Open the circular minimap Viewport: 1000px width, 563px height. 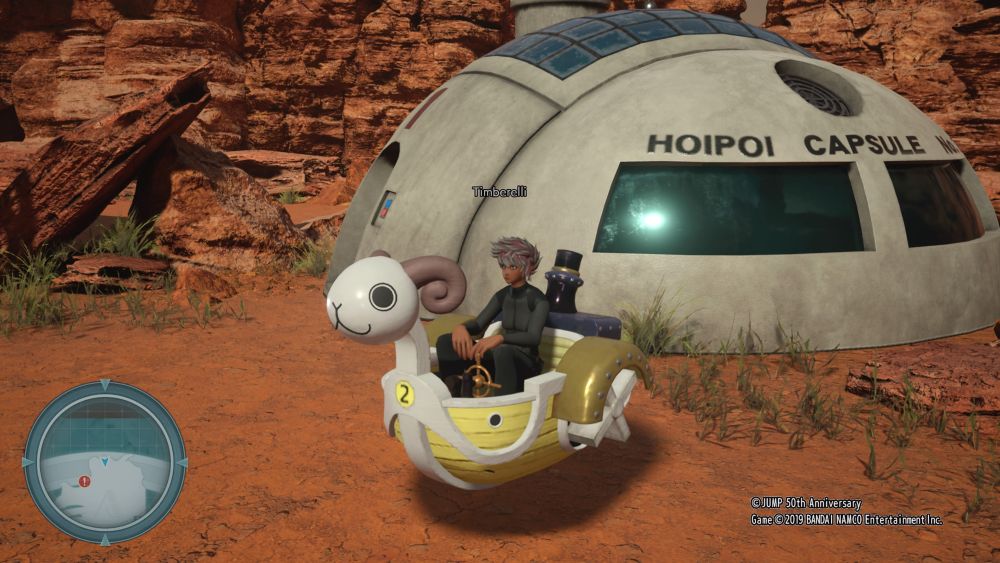104,462
